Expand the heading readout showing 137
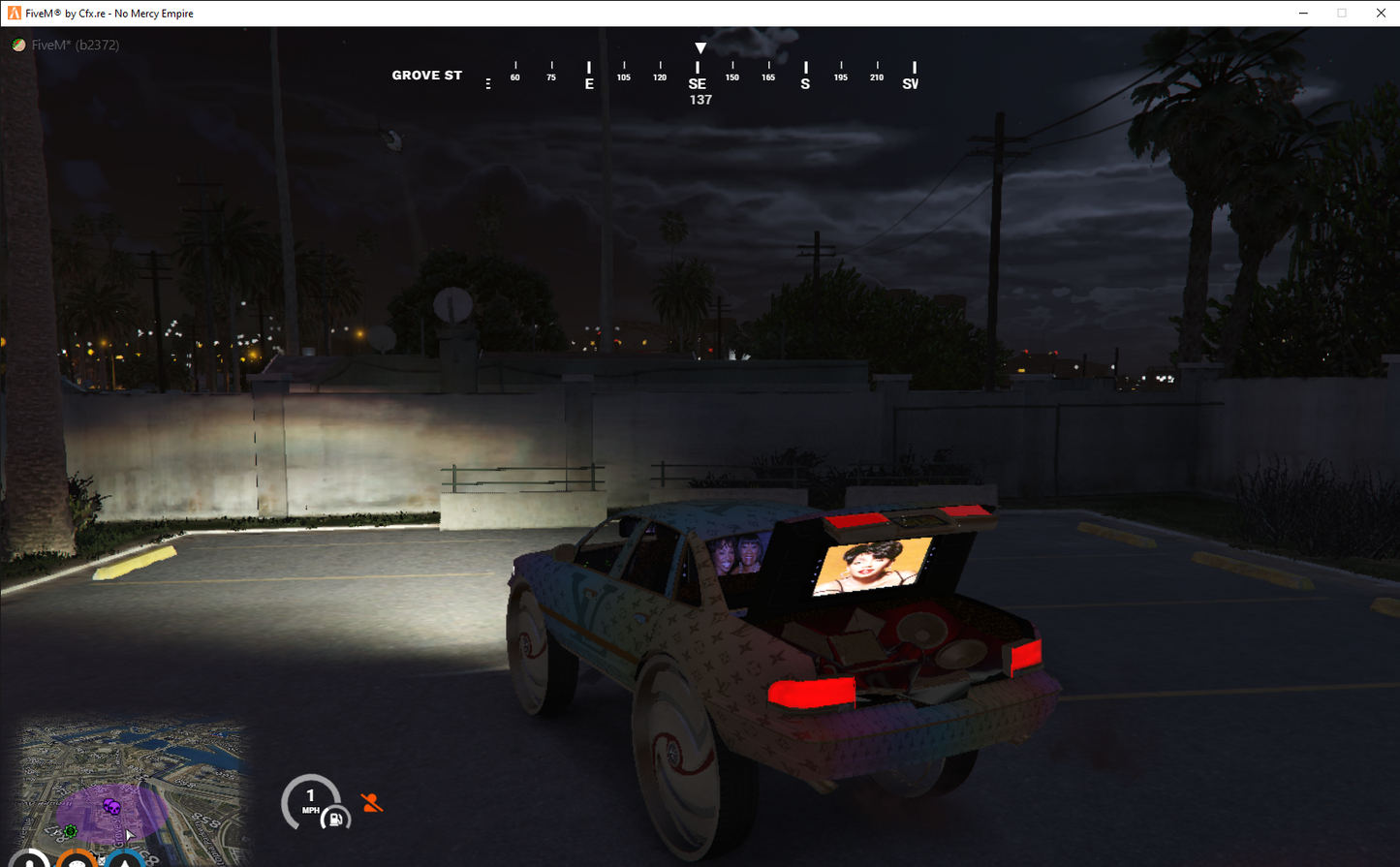The image size is (1400, 867). click(x=699, y=99)
